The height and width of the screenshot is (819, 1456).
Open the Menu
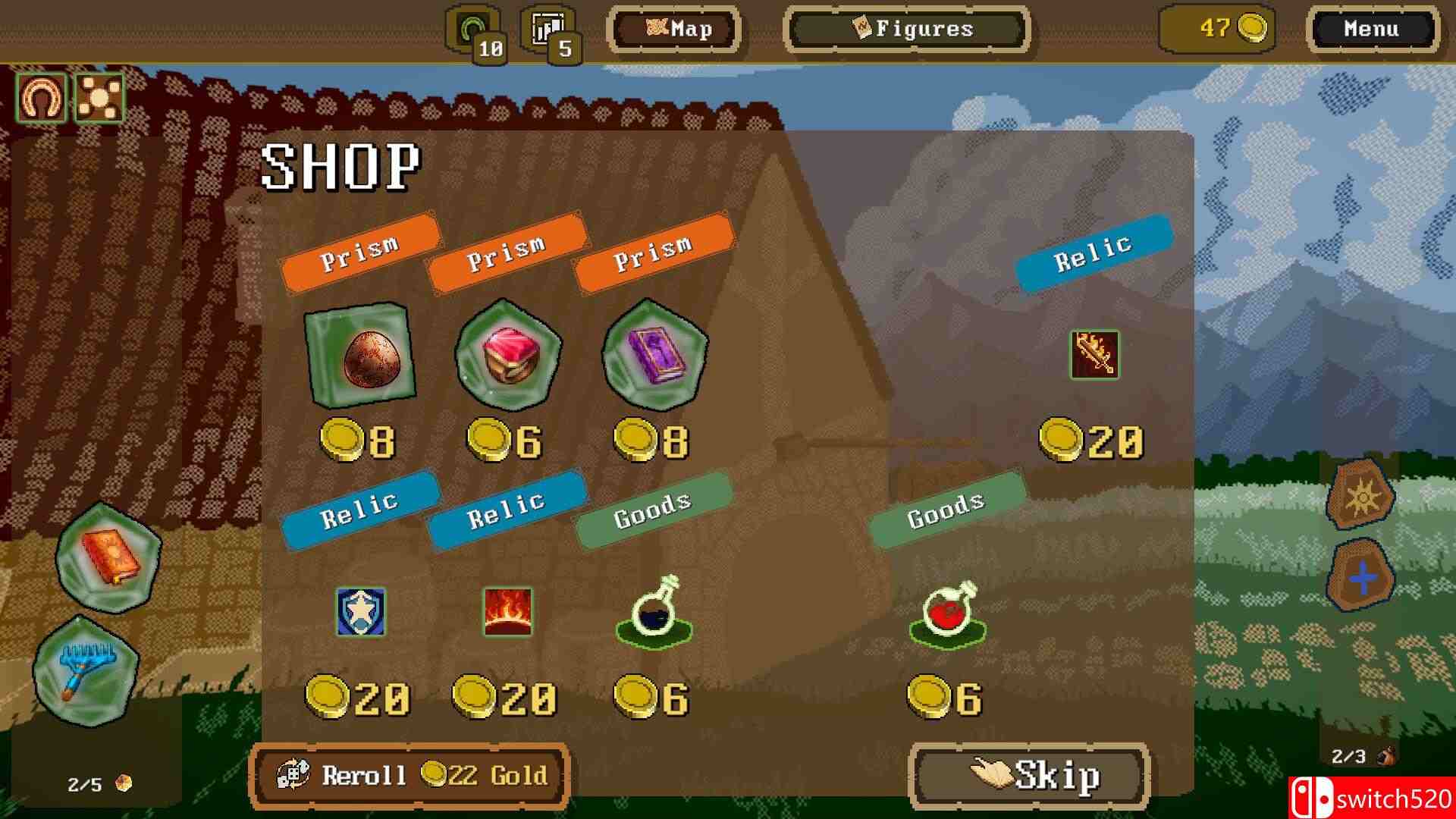(x=1370, y=30)
